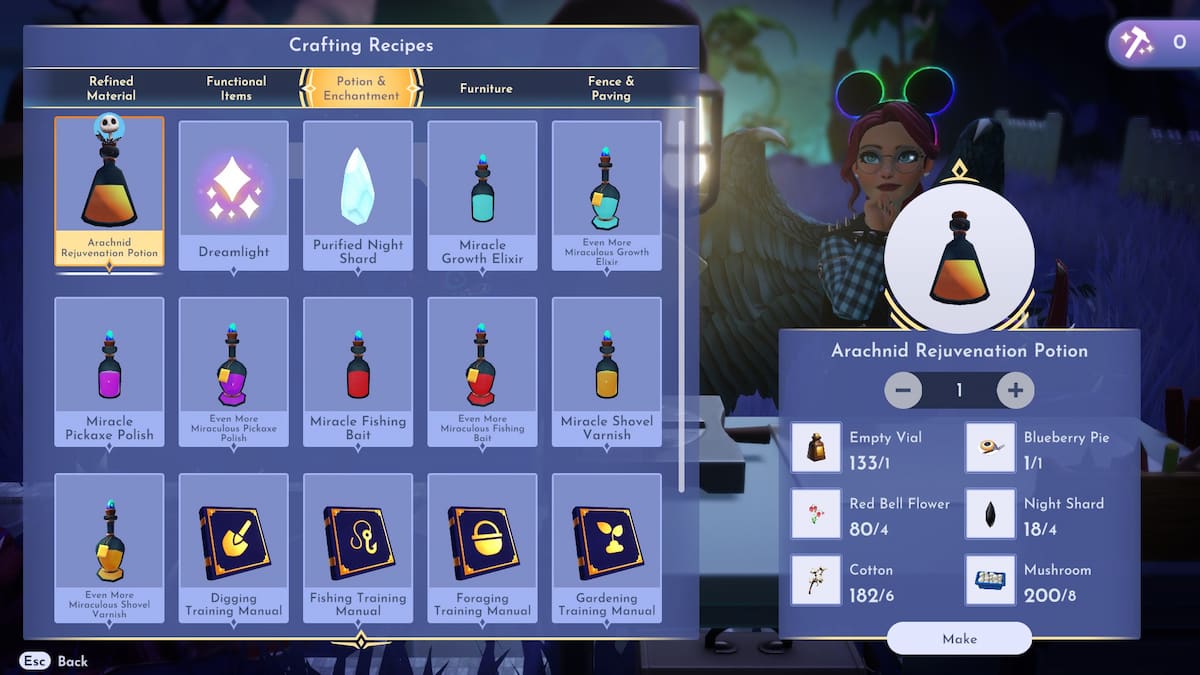The width and height of the screenshot is (1200, 675).
Task: Click the Blueberry Pie ingredient icon
Action: coord(990,447)
